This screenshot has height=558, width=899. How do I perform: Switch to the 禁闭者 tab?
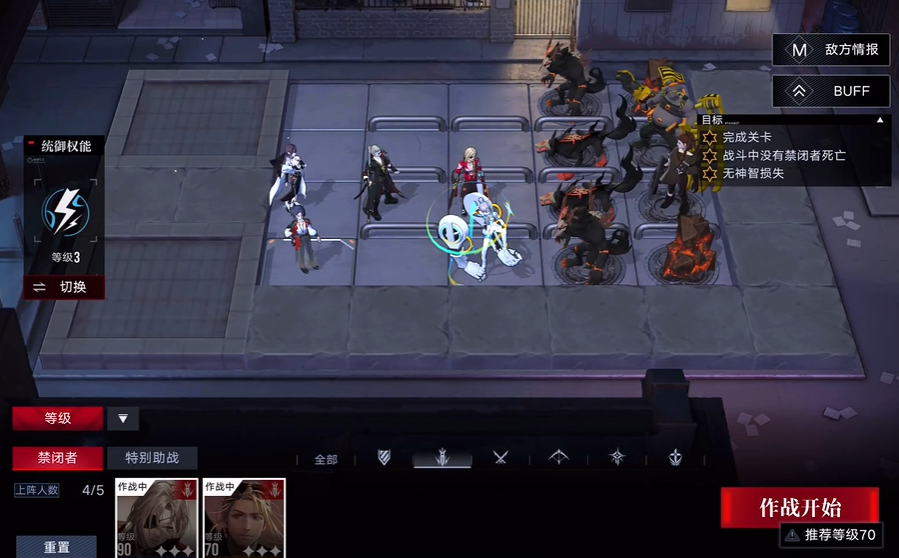[57, 458]
